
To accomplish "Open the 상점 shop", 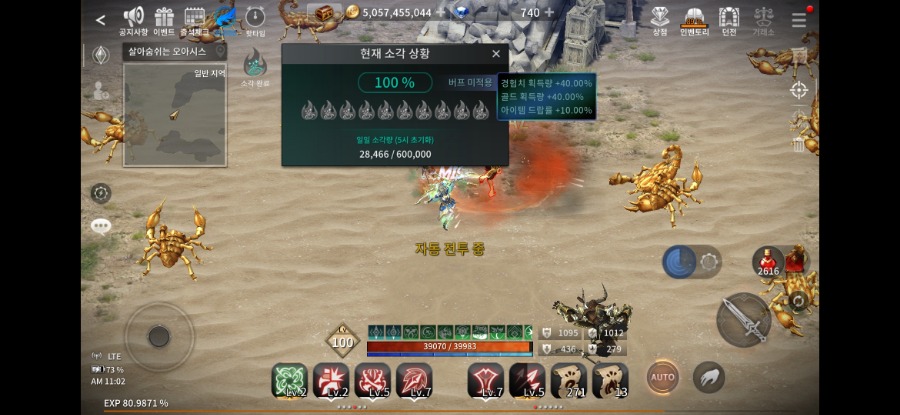I will (x=660, y=20).
